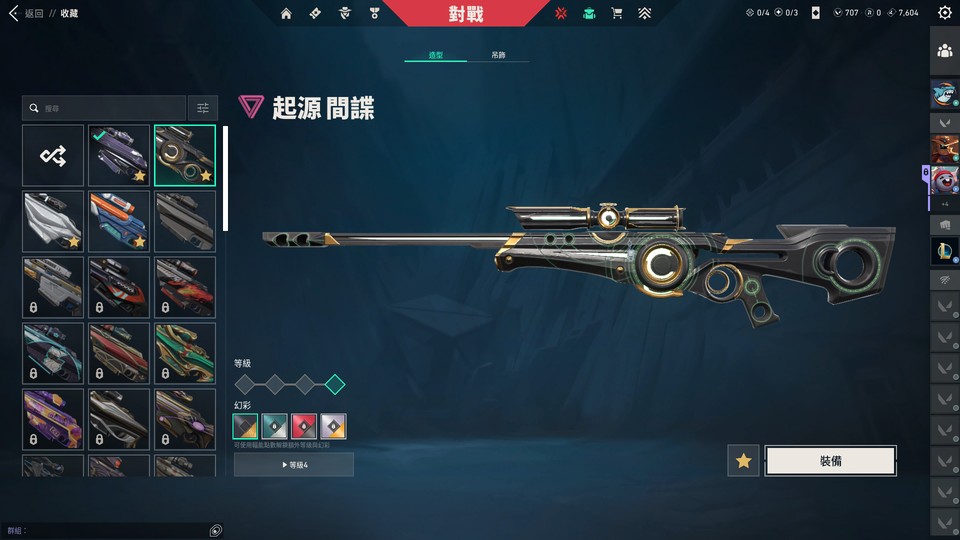Viewport: 960px width, 540px height.
Task: Select the locked purple and yellow skin
Action: tap(53, 419)
